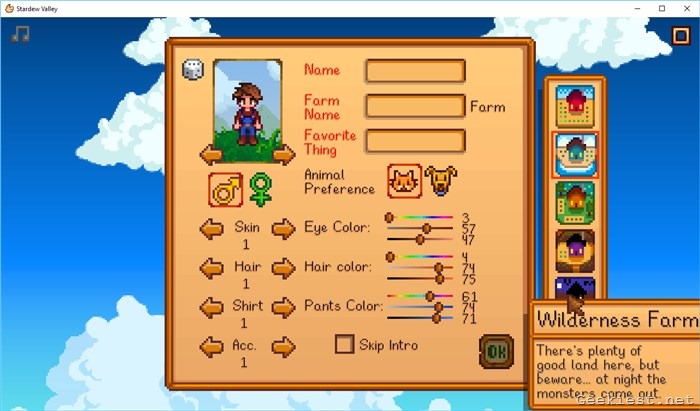This screenshot has height=411, width=700.
Task: Click the right arrow next to Shirt
Action: 284,307
